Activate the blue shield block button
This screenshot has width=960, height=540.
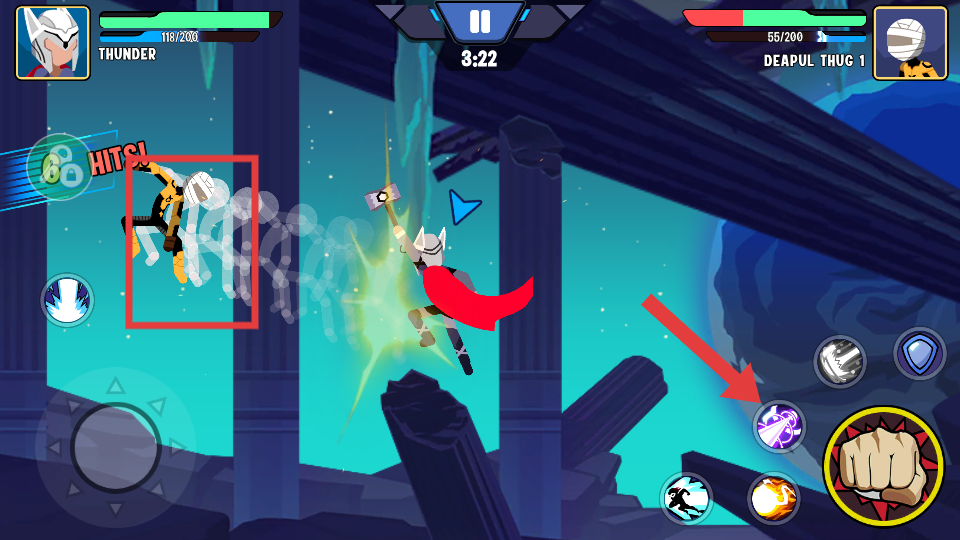click(919, 353)
